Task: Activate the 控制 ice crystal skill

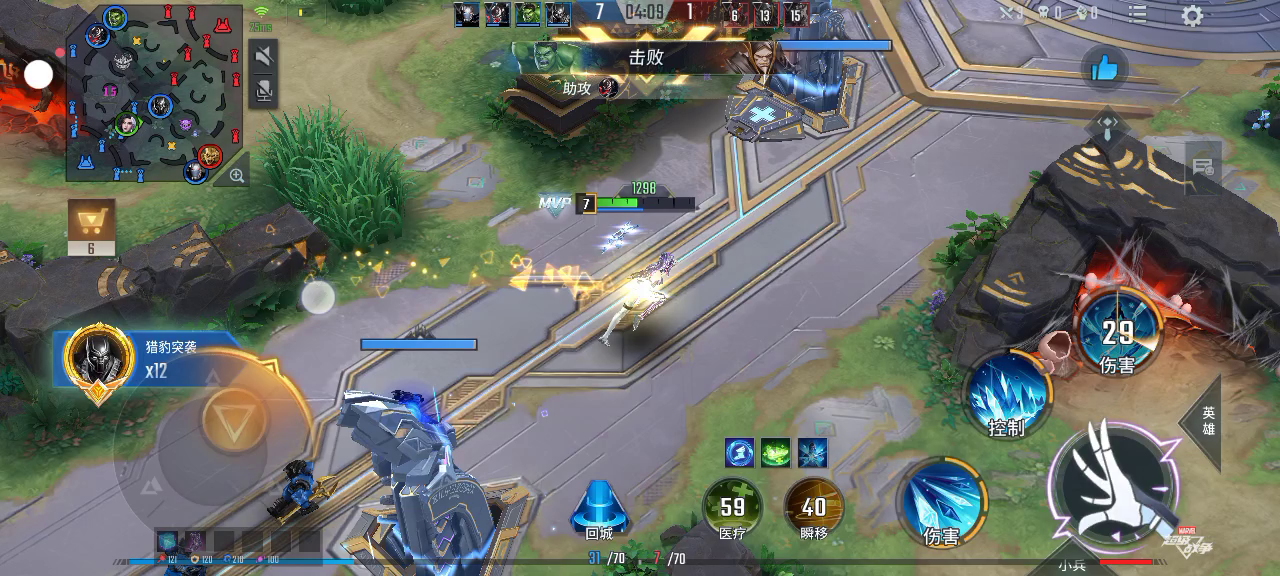Action: tap(1007, 394)
